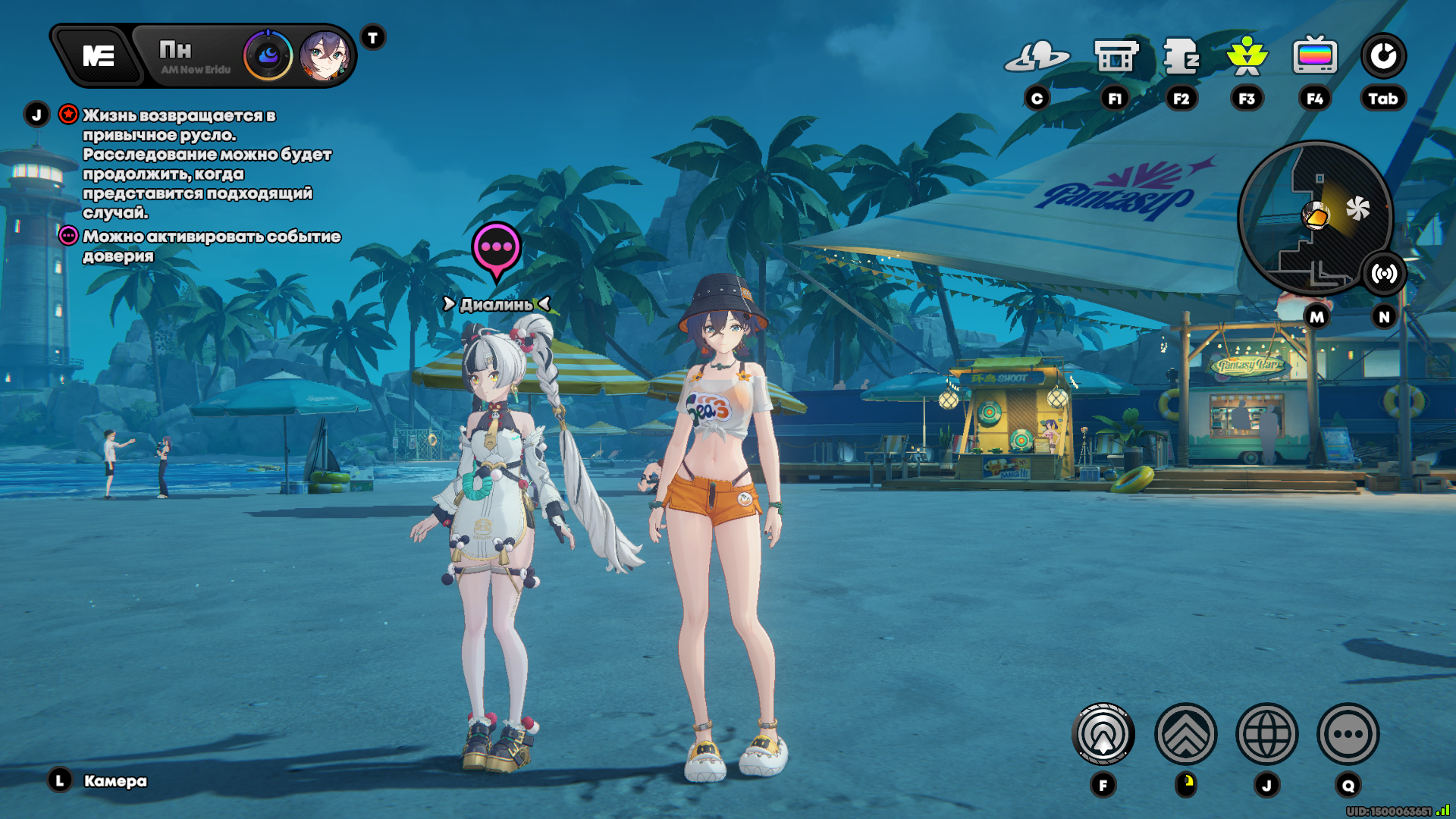Open the circular agents menu icon
The width and height of the screenshot is (1456, 819).
click(1383, 57)
